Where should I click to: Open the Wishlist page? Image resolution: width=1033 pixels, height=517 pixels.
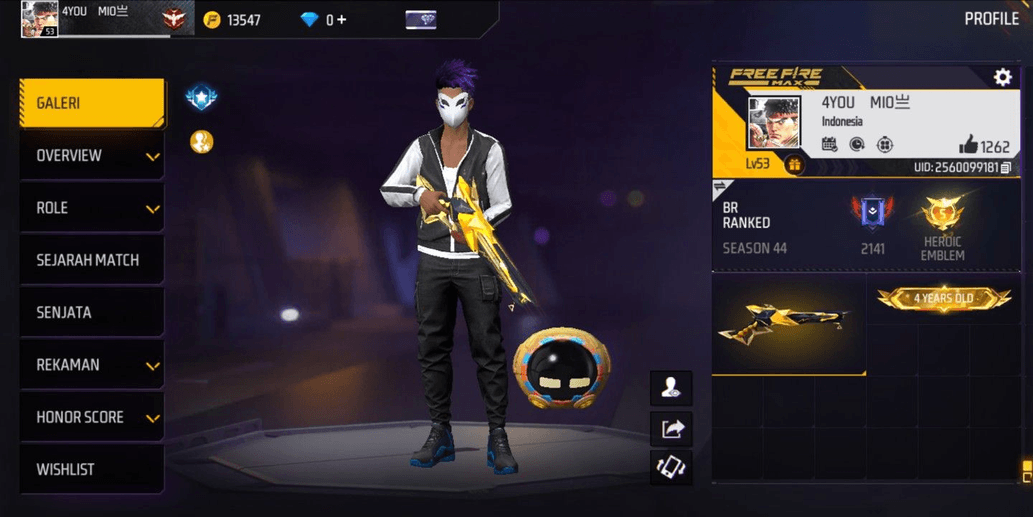pyautogui.click(x=91, y=469)
